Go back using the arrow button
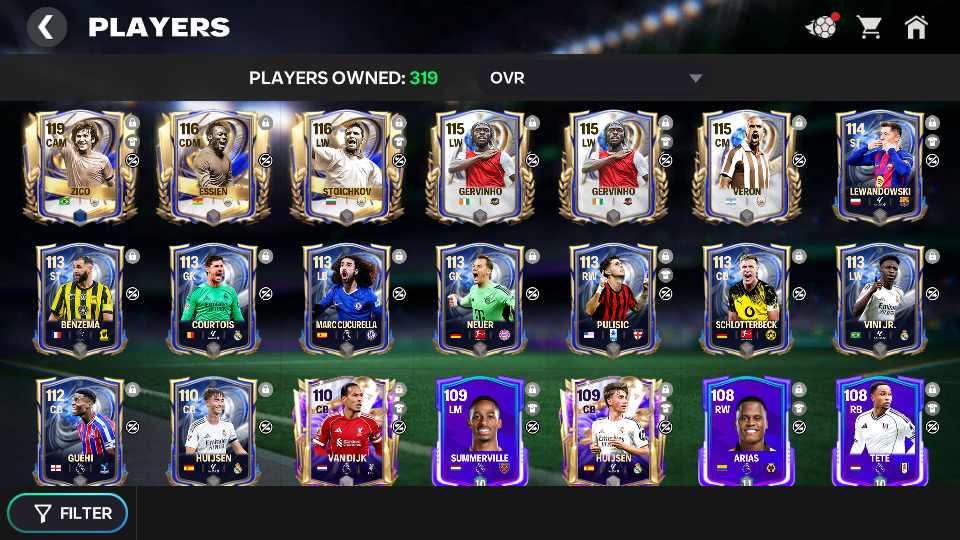Image resolution: width=960 pixels, height=540 pixels. [46, 27]
